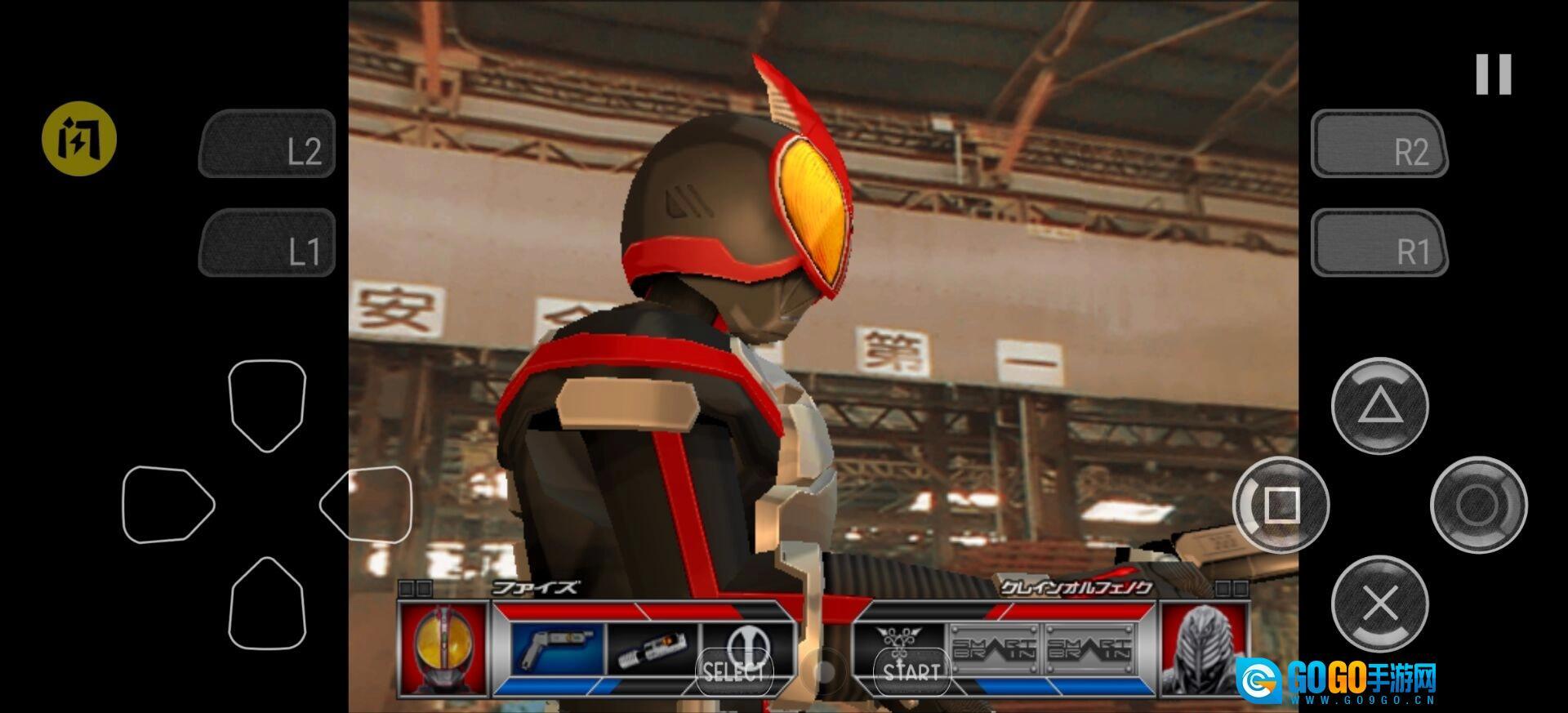Tap the circle action button
Screen dimensions: 1568x713
coord(1478,505)
